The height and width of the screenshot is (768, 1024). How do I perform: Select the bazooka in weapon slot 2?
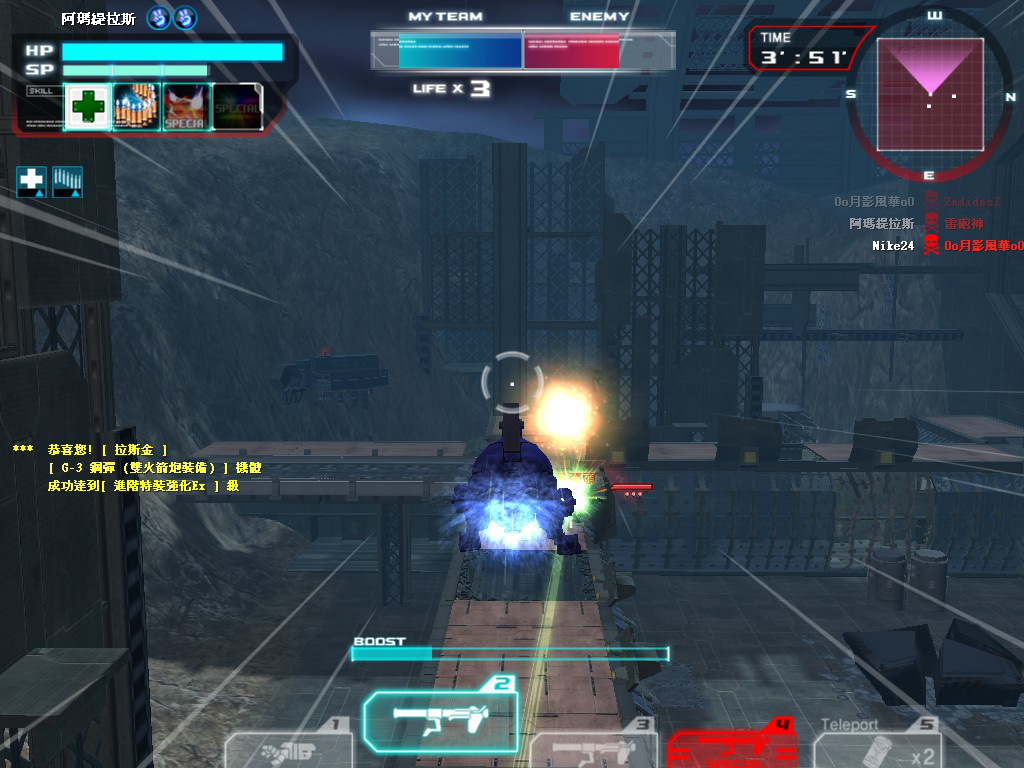[x=440, y=717]
